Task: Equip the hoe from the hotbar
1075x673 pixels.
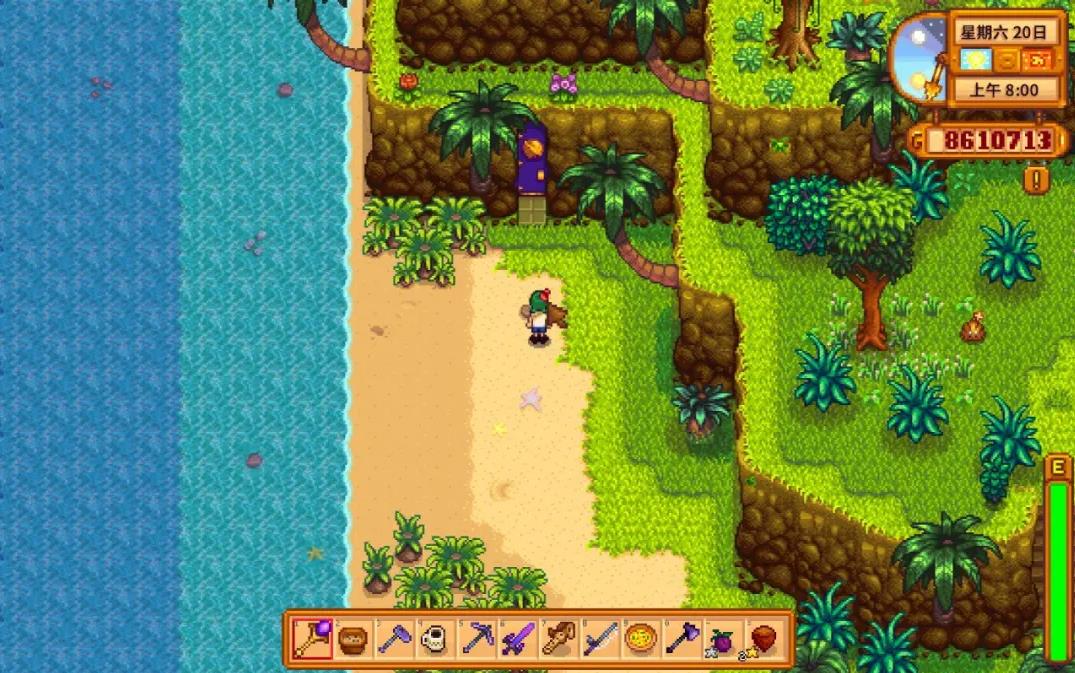Action: [x=393, y=639]
